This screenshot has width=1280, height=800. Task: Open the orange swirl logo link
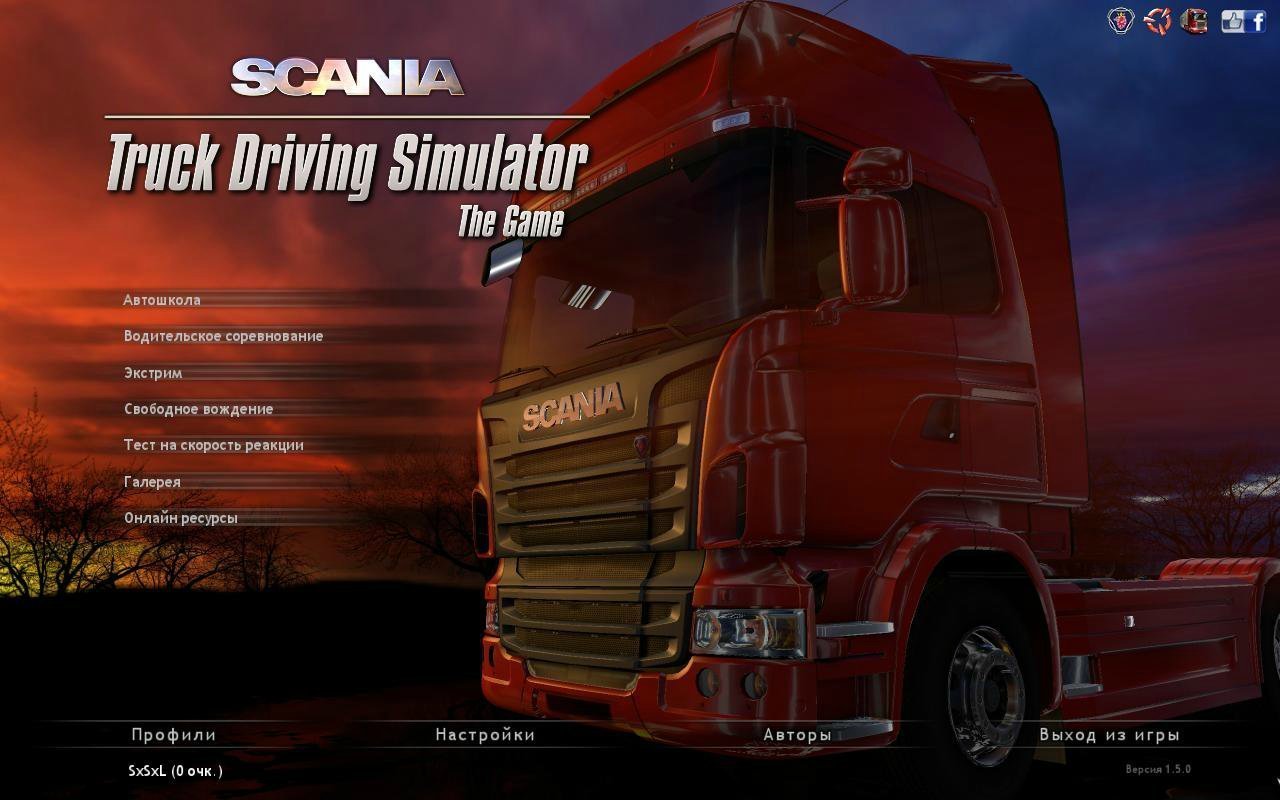click(1157, 21)
